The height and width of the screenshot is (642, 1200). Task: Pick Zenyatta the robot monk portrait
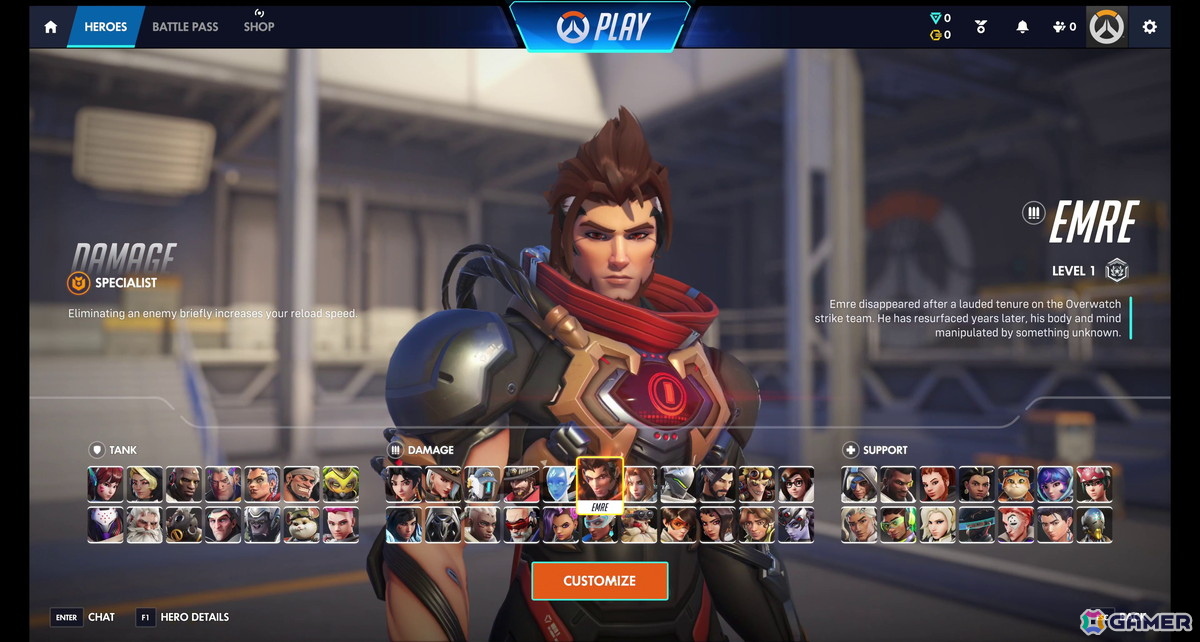(1094, 524)
